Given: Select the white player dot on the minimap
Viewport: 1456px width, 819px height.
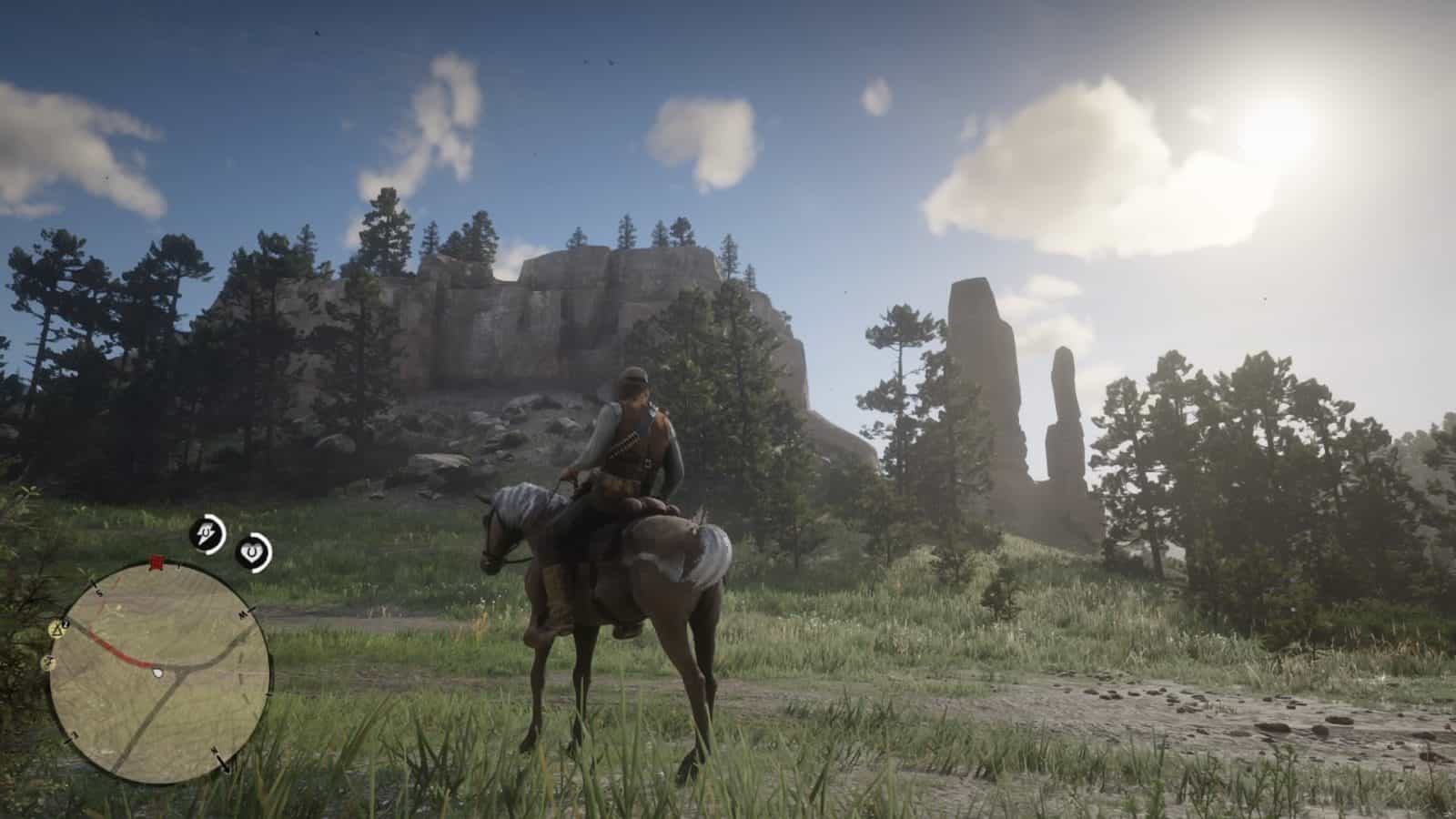Looking at the screenshot, I should 157,672.
